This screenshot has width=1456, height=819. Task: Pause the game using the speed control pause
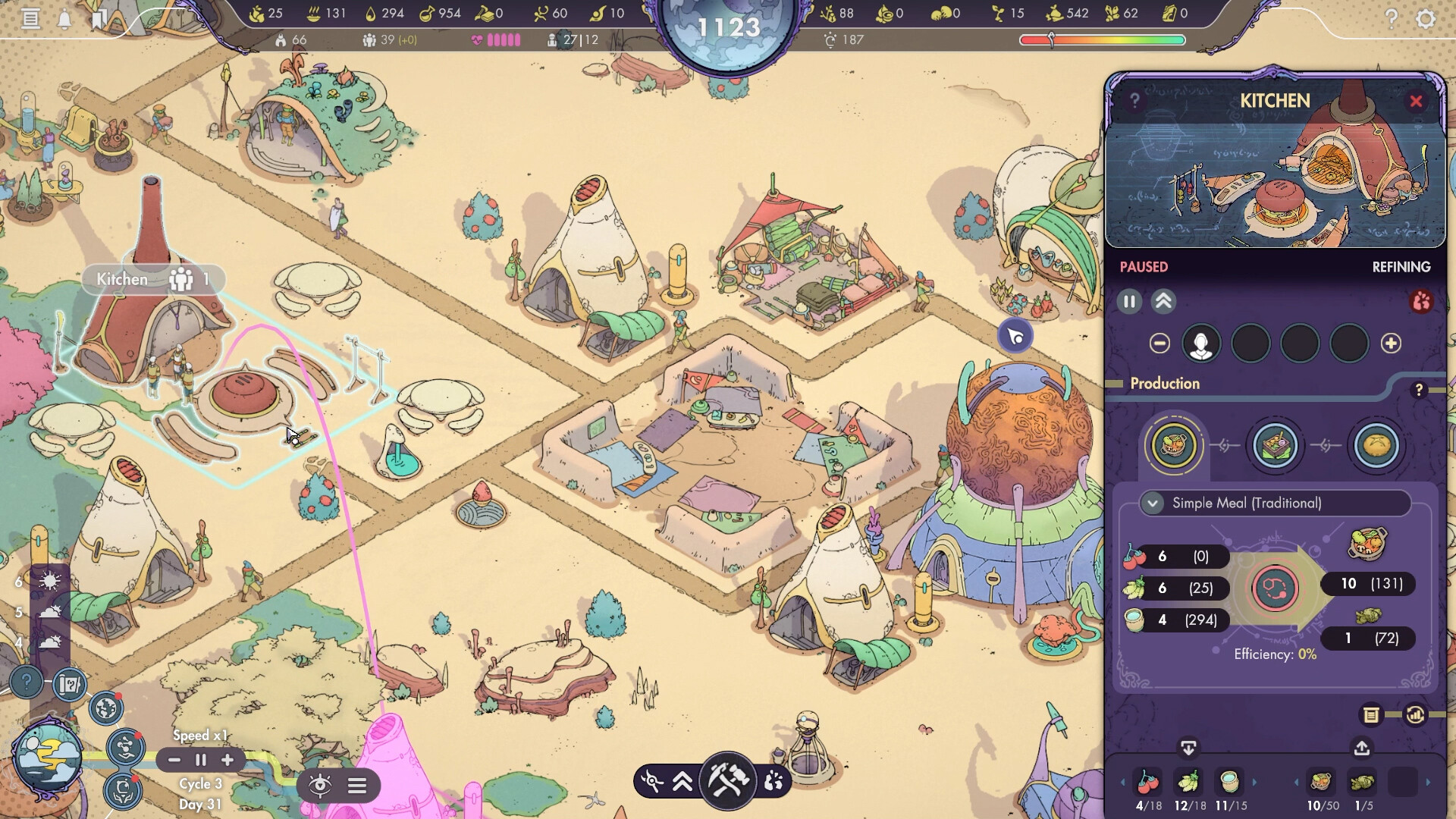click(200, 760)
